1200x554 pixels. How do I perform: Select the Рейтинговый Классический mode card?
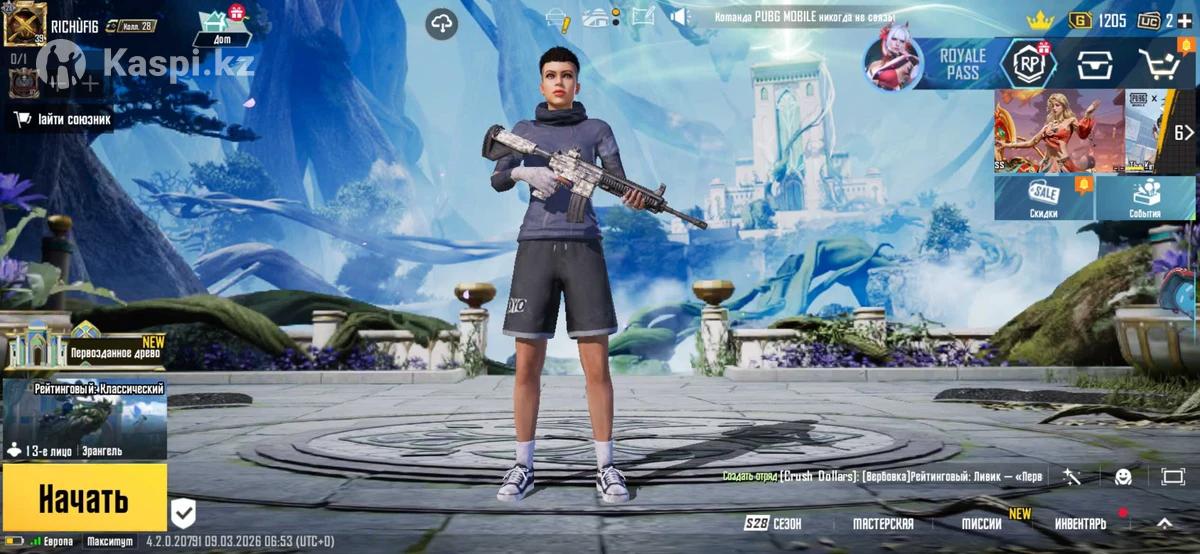[x=85, y=420]
